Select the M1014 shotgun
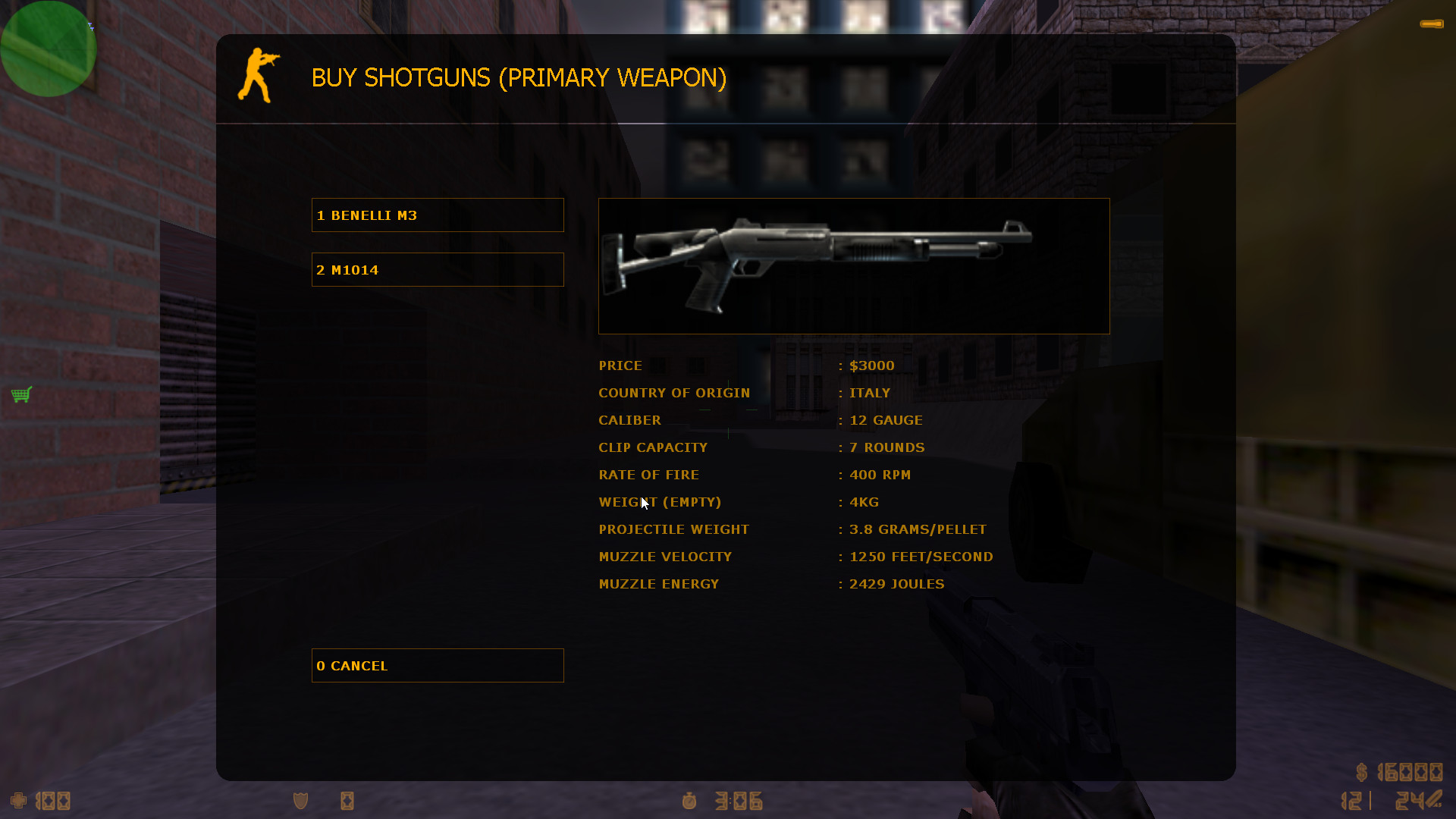Screen dimensions: 1456x819 (438, 269)
